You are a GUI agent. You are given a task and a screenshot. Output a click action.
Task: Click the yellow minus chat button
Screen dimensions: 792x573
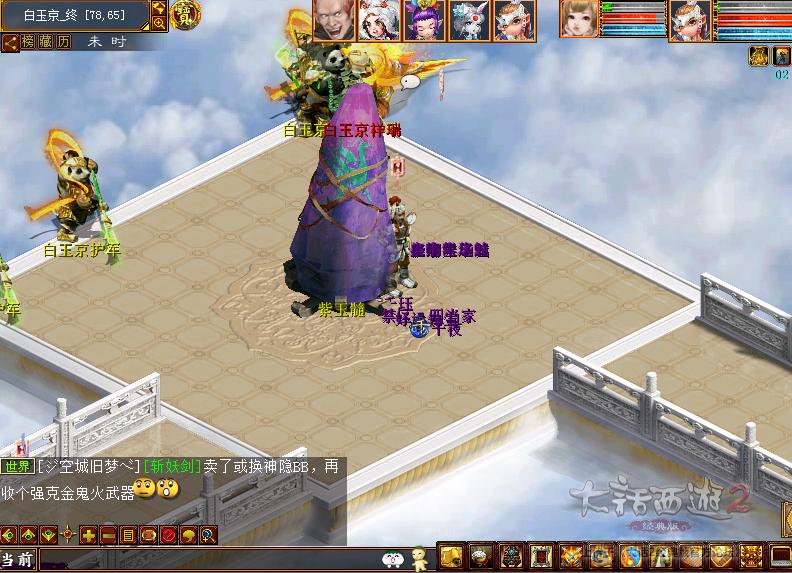click(108, 535)
